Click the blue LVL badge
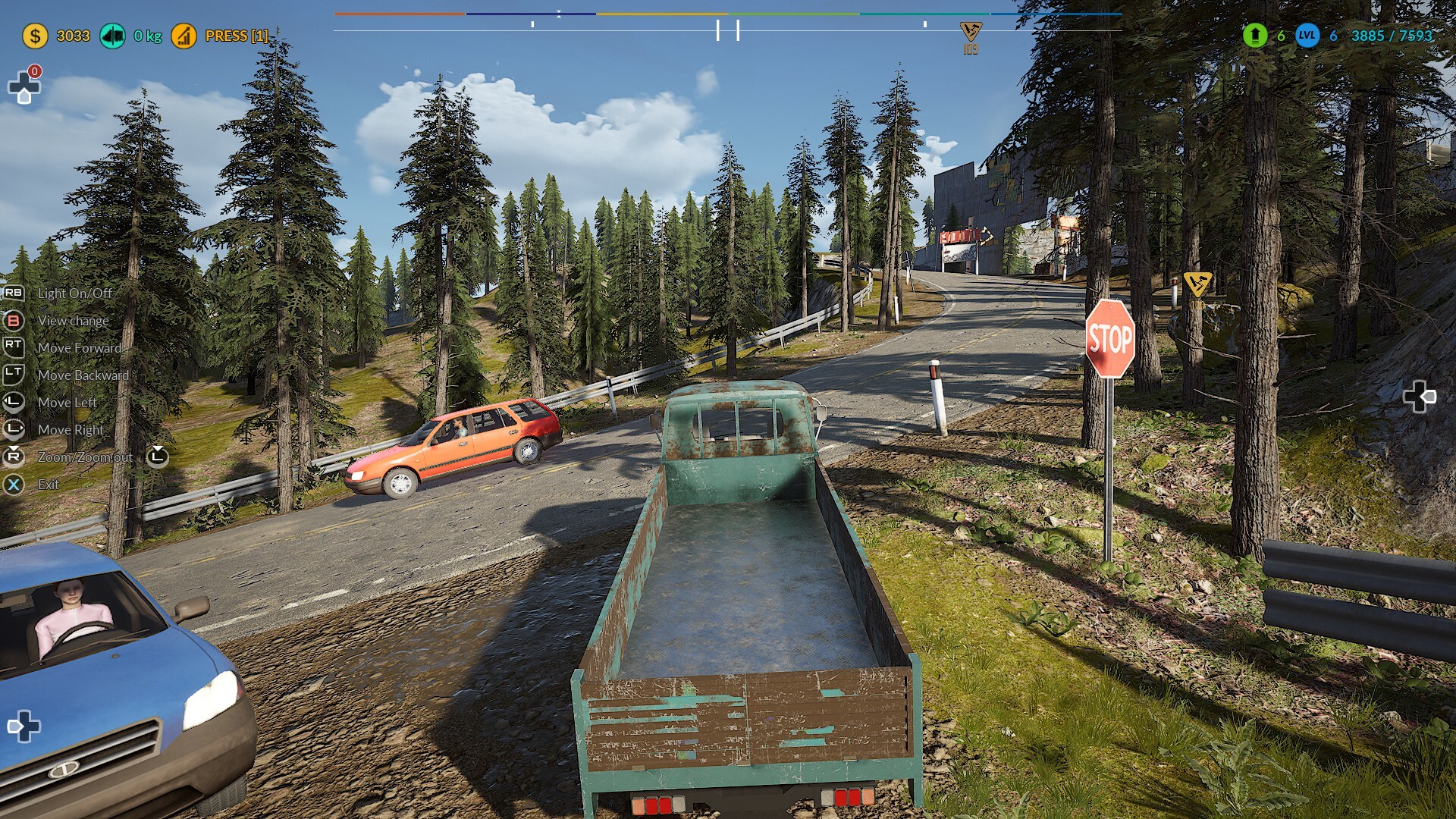The width and height of the screenshot is (1456, 819). [x=1307, y=35]
